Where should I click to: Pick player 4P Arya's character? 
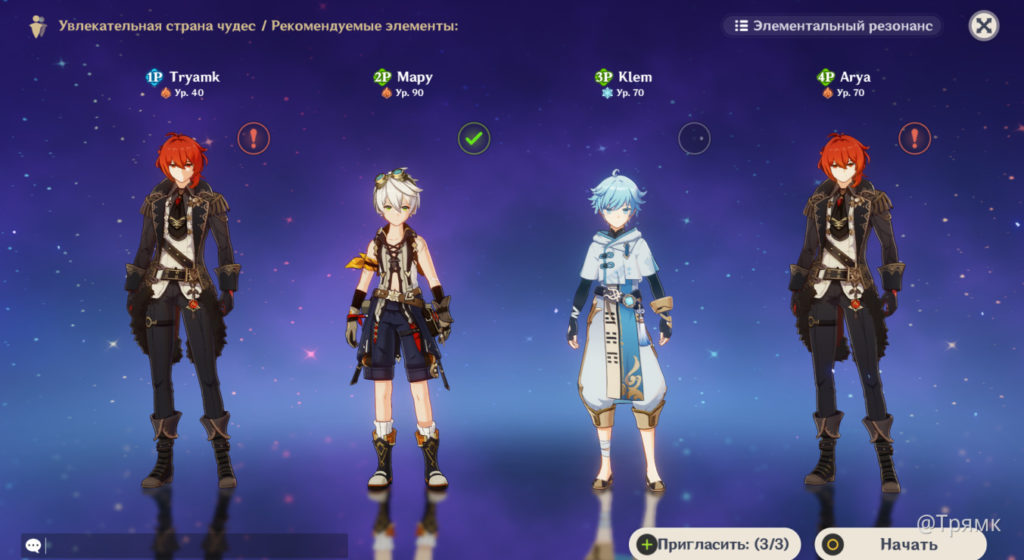pyautogui.click(x=846, y=310)
